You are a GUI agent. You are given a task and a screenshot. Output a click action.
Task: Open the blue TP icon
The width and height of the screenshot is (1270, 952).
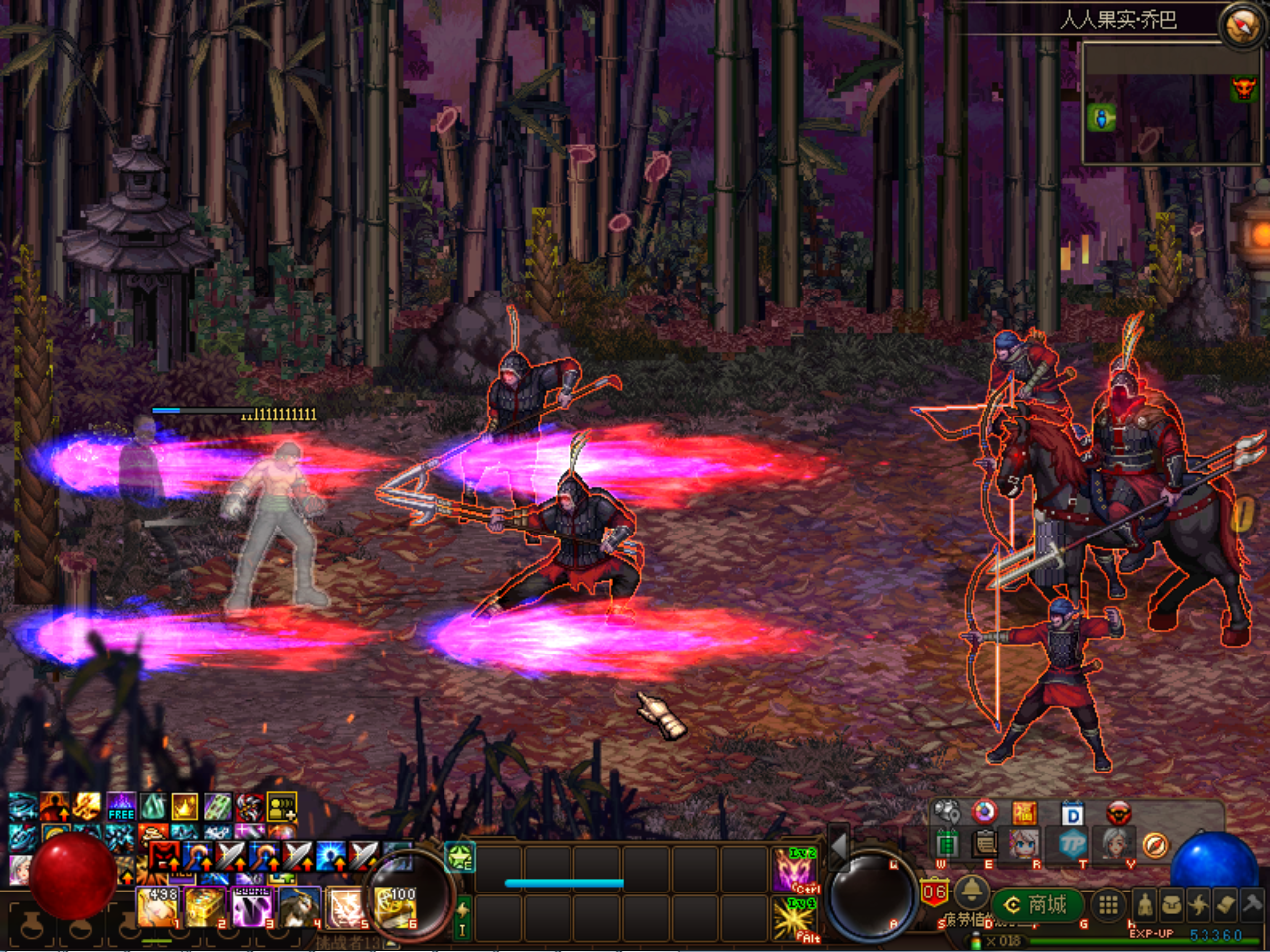pyautogui.click(x=1072, y=845)
